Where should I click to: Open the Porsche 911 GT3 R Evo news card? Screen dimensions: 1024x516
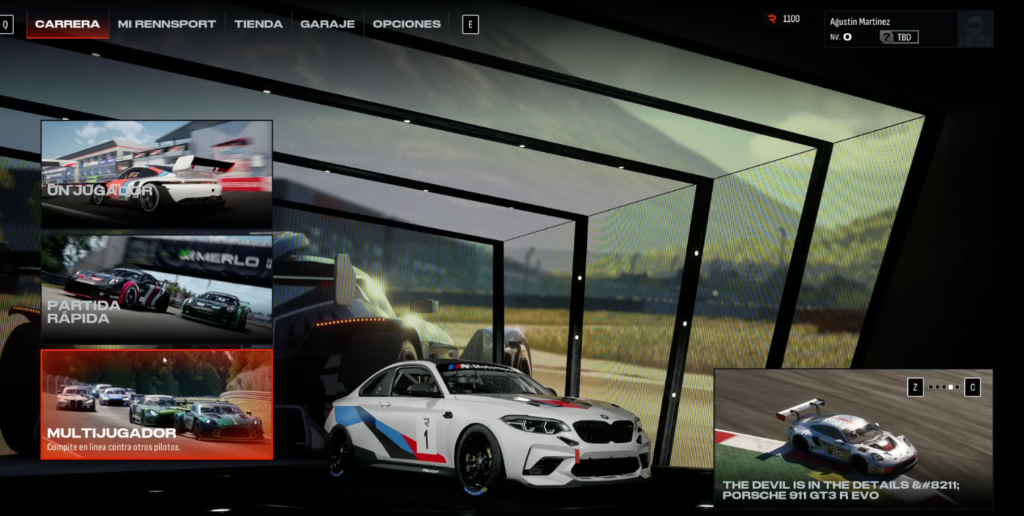pyautogui.click(x=853, y=436)
